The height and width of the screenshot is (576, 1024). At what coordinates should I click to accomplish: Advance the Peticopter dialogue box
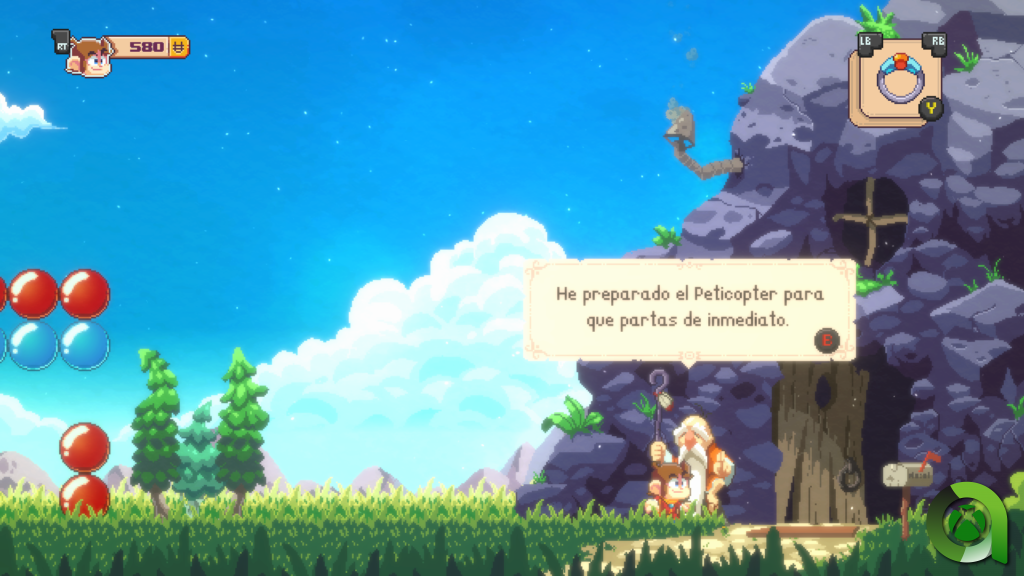tap(827, 342)
